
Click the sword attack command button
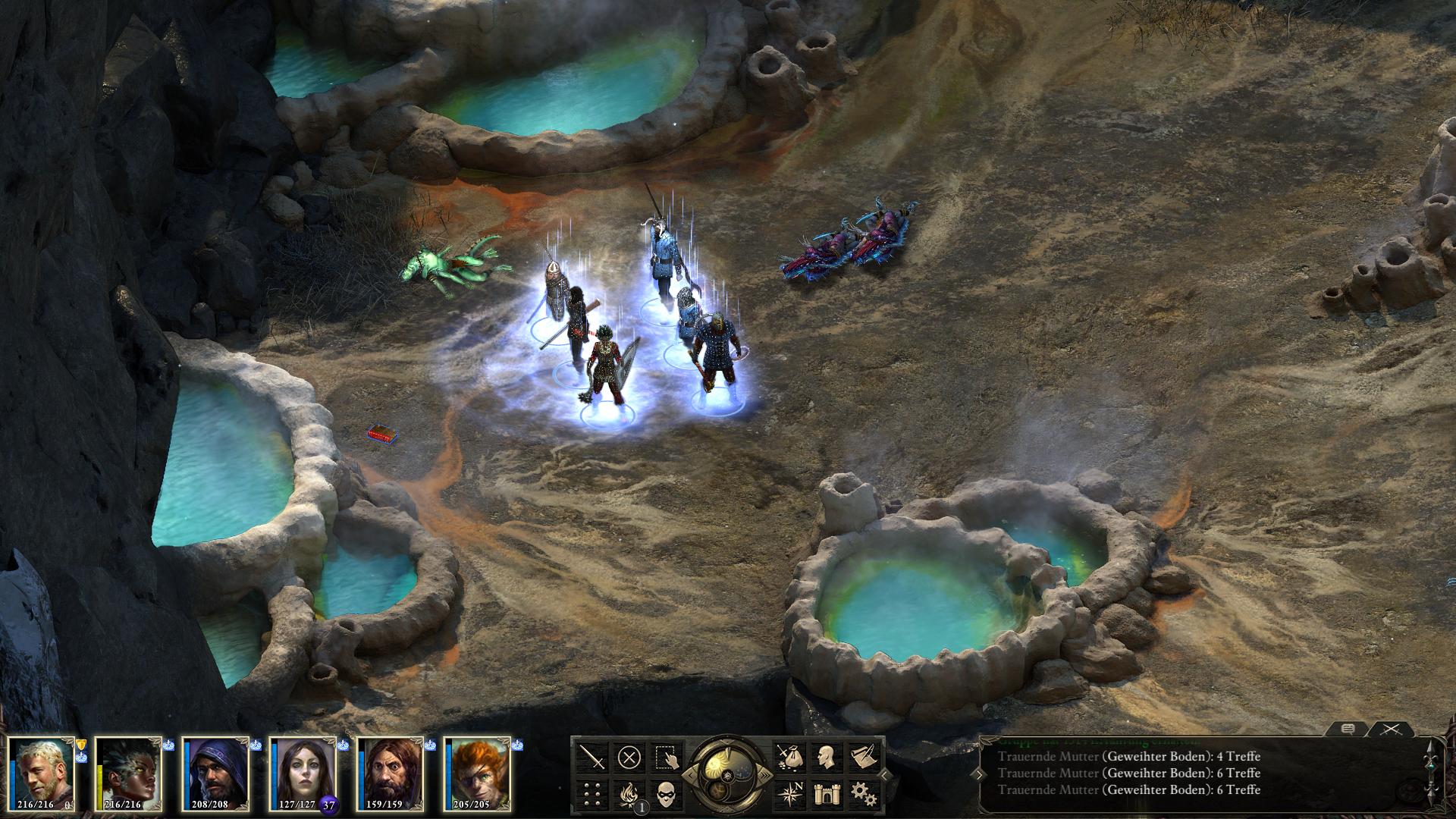[x=593, y=757]
